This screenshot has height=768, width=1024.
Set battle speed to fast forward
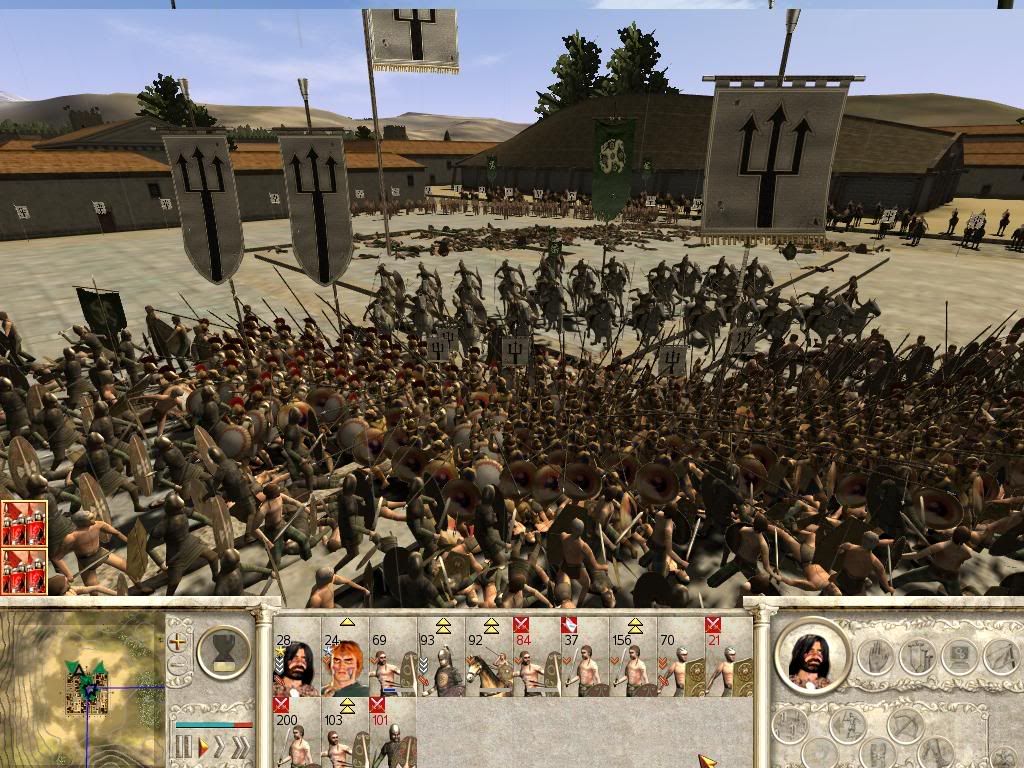221,746
